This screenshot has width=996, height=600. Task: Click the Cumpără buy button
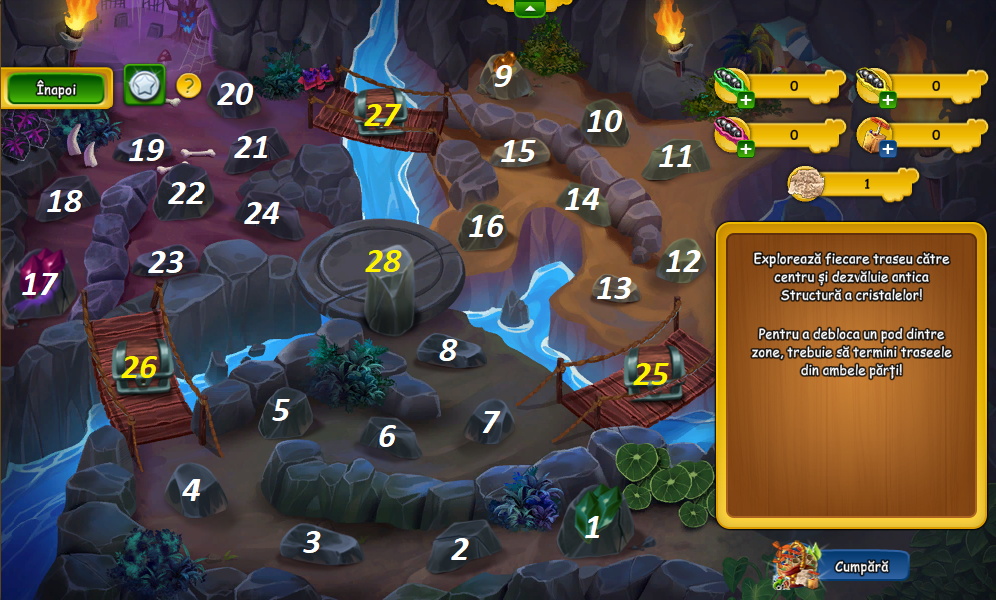[x=863, y=566]
